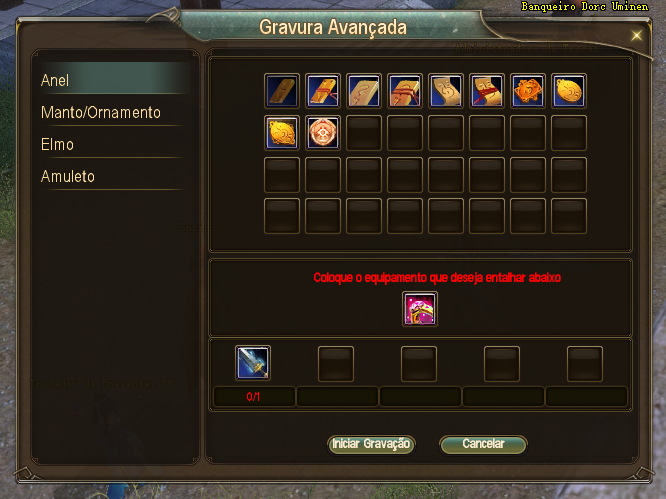The height and width of the screenshot is (499, 666).
Task: Choose the Amuleto category
Action: pos(110,176)
